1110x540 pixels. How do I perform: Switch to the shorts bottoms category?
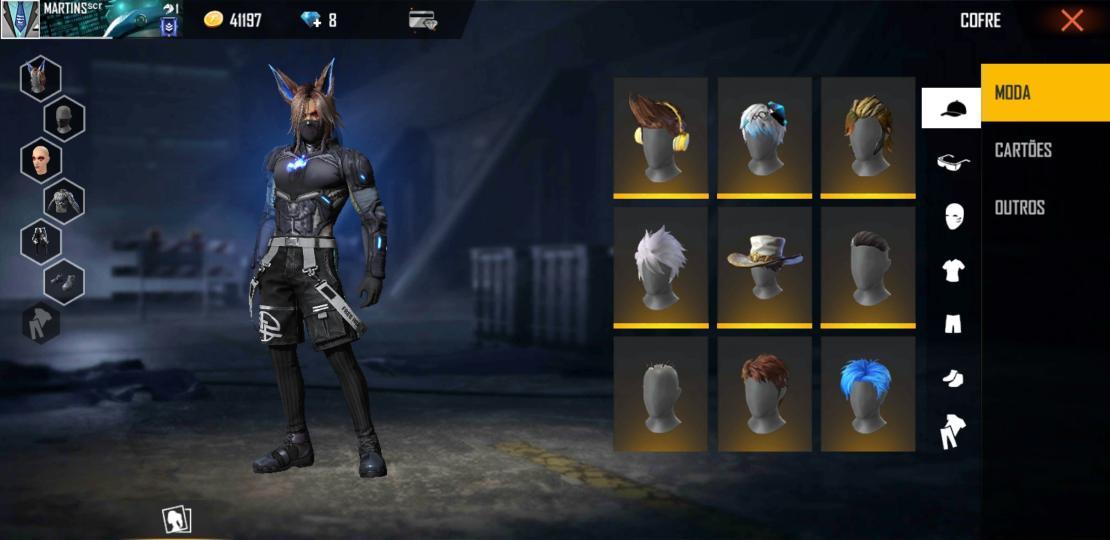(x=952, y=323)
